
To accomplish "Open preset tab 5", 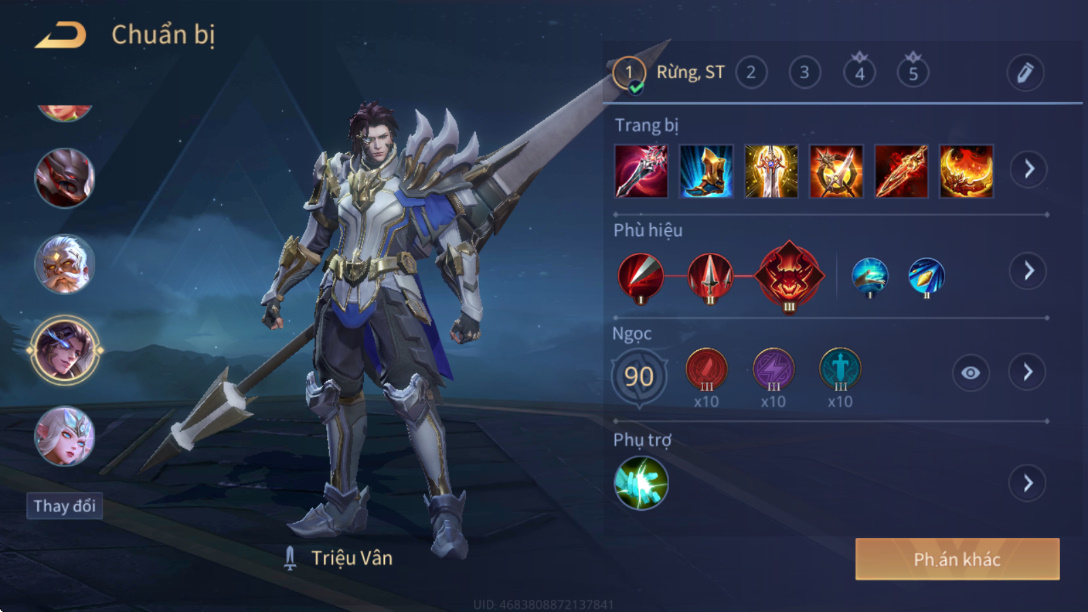I will click(912, 72).
